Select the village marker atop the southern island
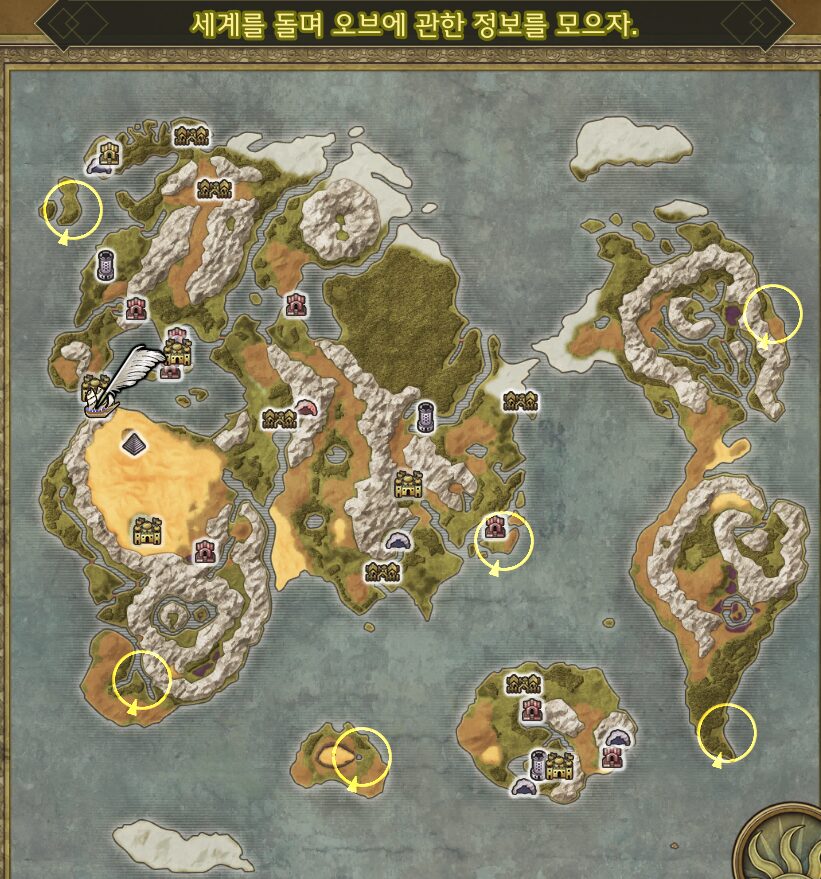 click(523, 685)
